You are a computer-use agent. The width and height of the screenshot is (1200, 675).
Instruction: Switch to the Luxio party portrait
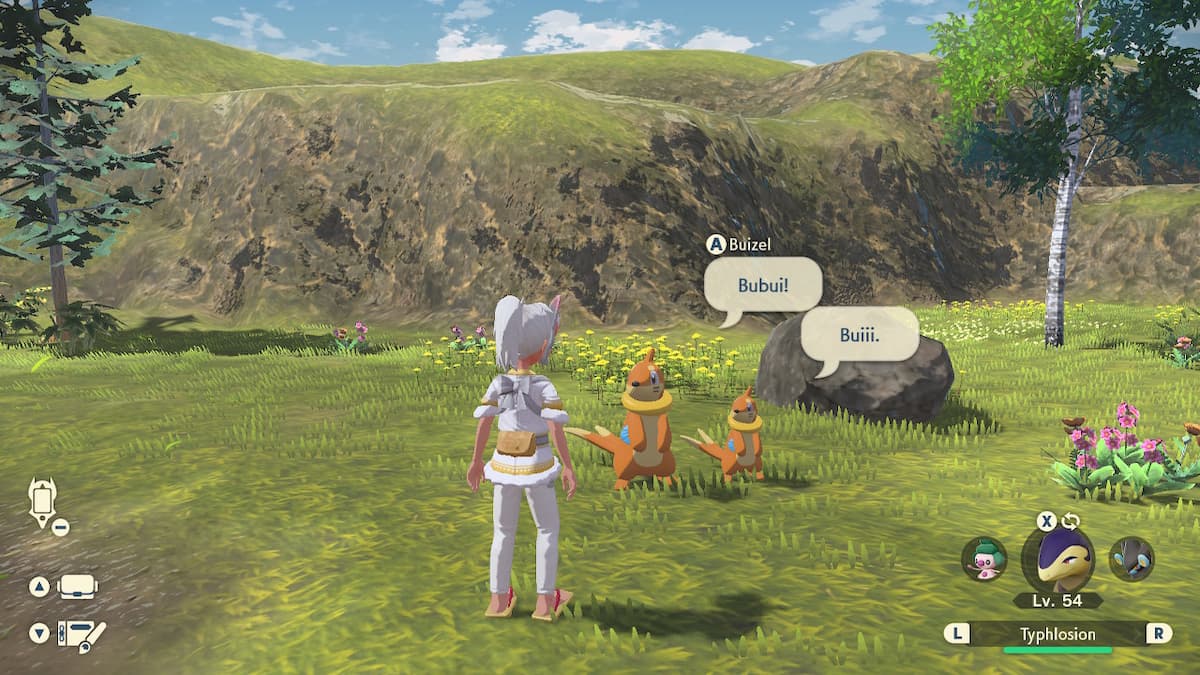1131,559
